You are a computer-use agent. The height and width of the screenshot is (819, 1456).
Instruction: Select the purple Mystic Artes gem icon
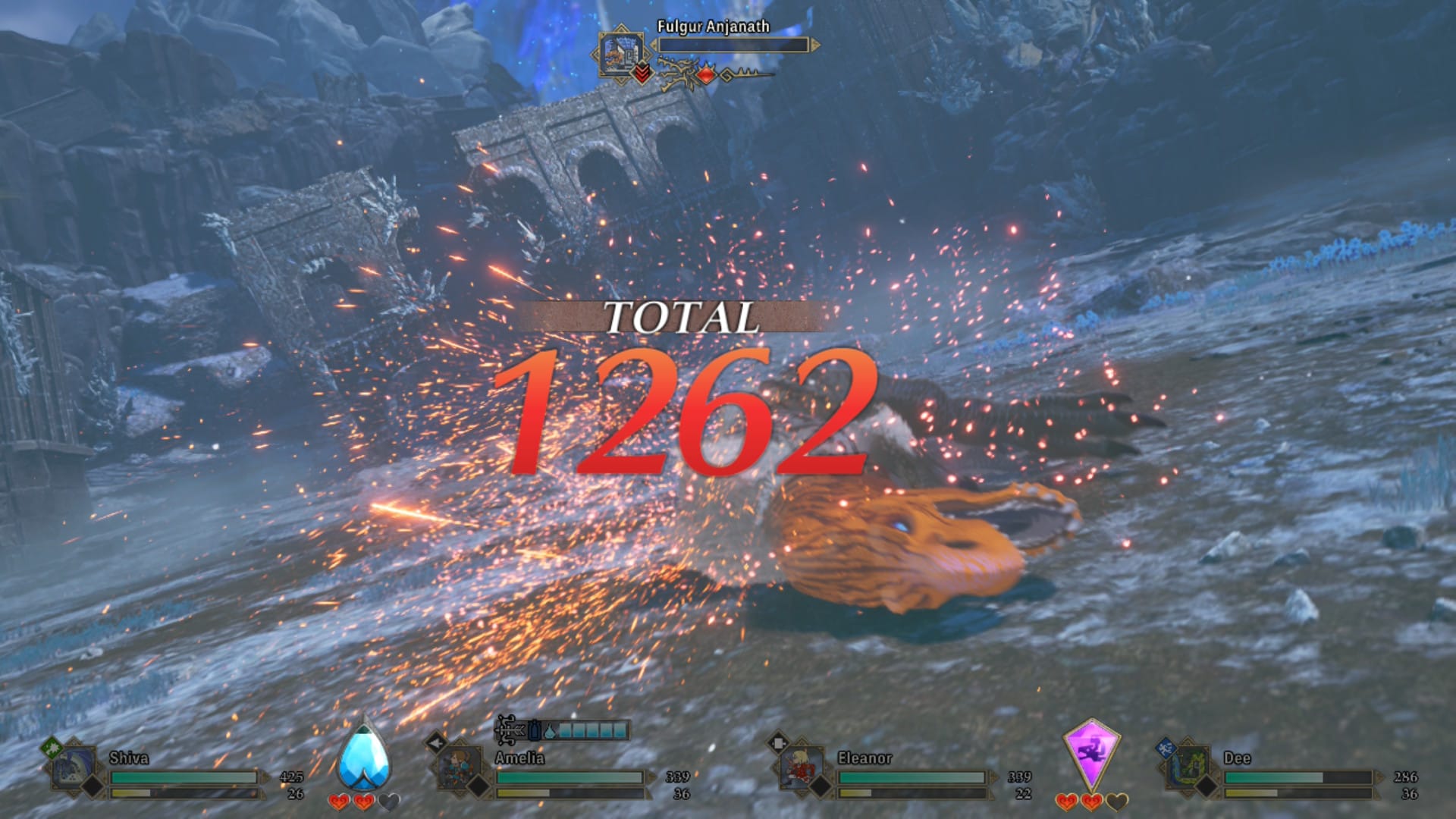(1092, 751)
